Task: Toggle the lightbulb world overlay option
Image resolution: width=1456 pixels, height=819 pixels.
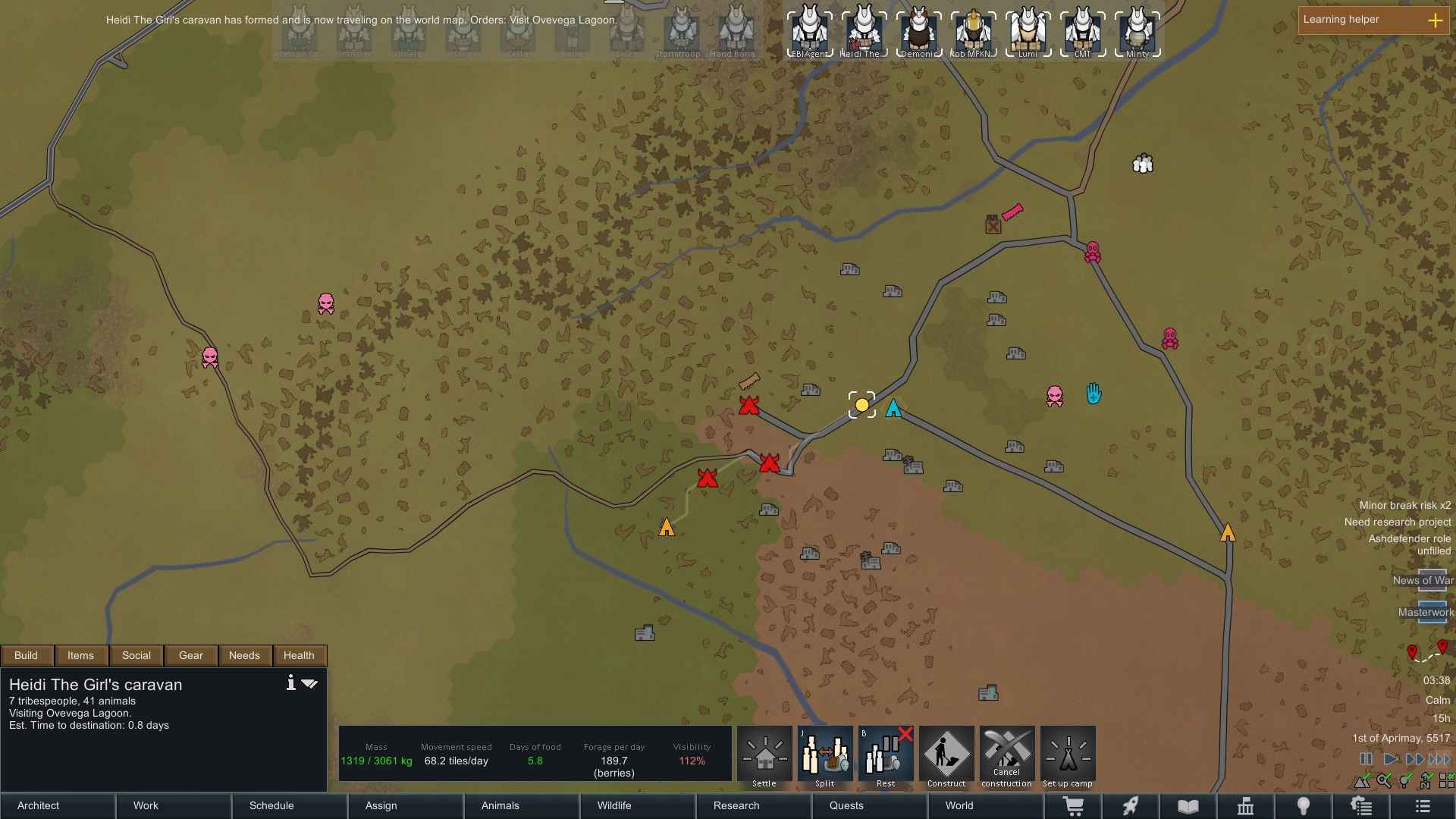Action: [1404, 780]
